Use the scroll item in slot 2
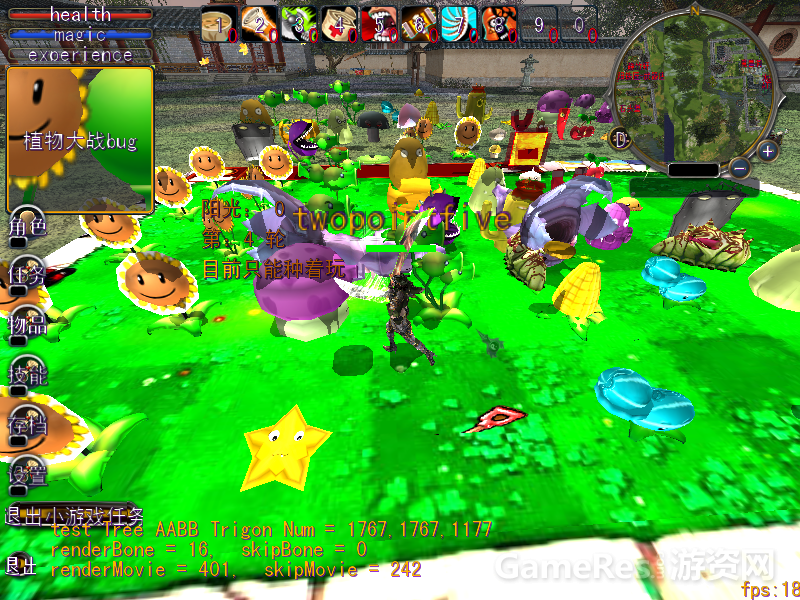This screenshot has width=800, height=600. pos(258,24)
